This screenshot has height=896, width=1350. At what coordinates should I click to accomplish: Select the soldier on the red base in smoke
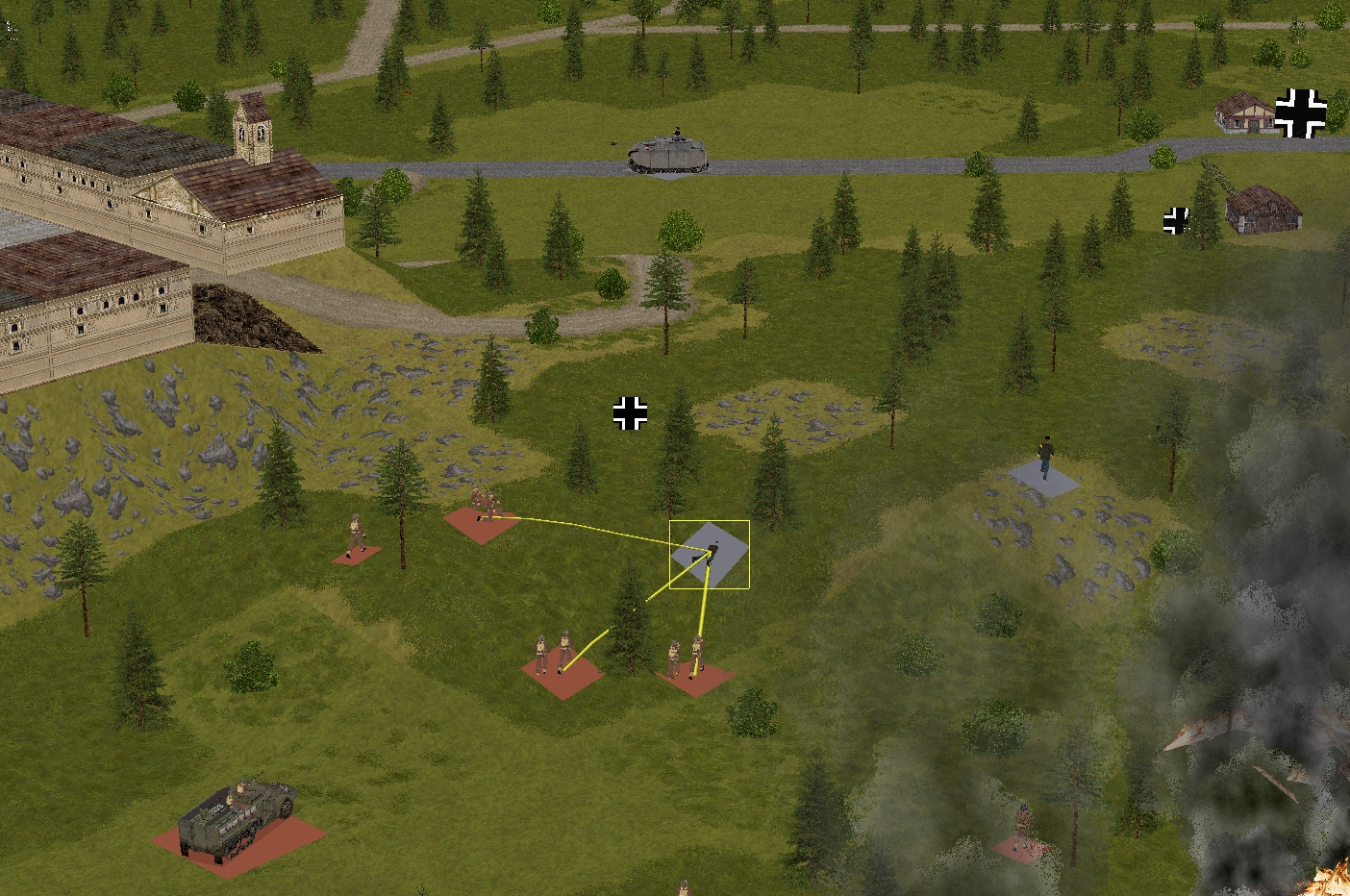pyautogui.click(x=1023, y=829)
